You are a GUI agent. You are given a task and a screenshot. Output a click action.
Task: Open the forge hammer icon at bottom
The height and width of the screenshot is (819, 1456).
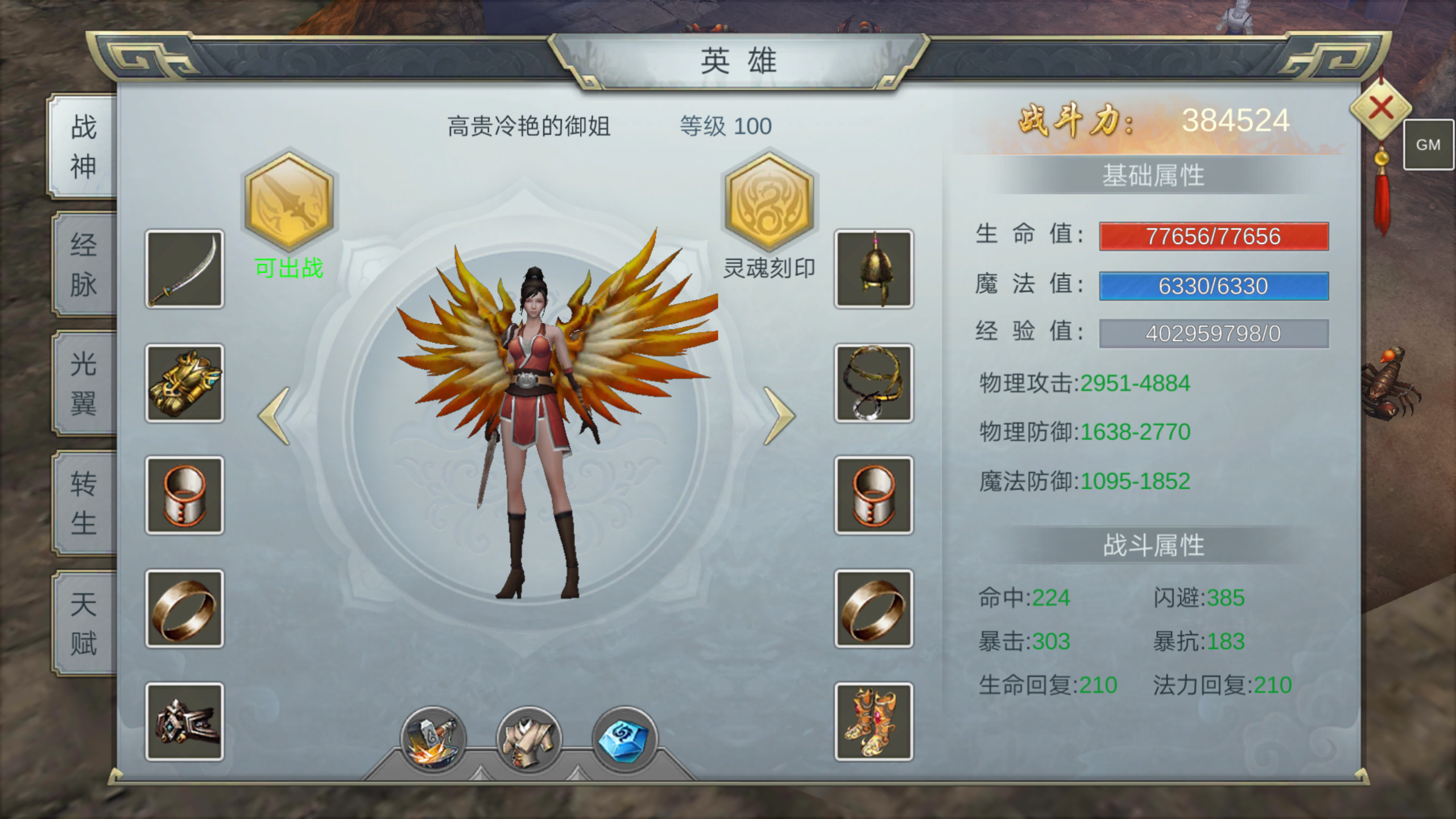pos(435,739)
